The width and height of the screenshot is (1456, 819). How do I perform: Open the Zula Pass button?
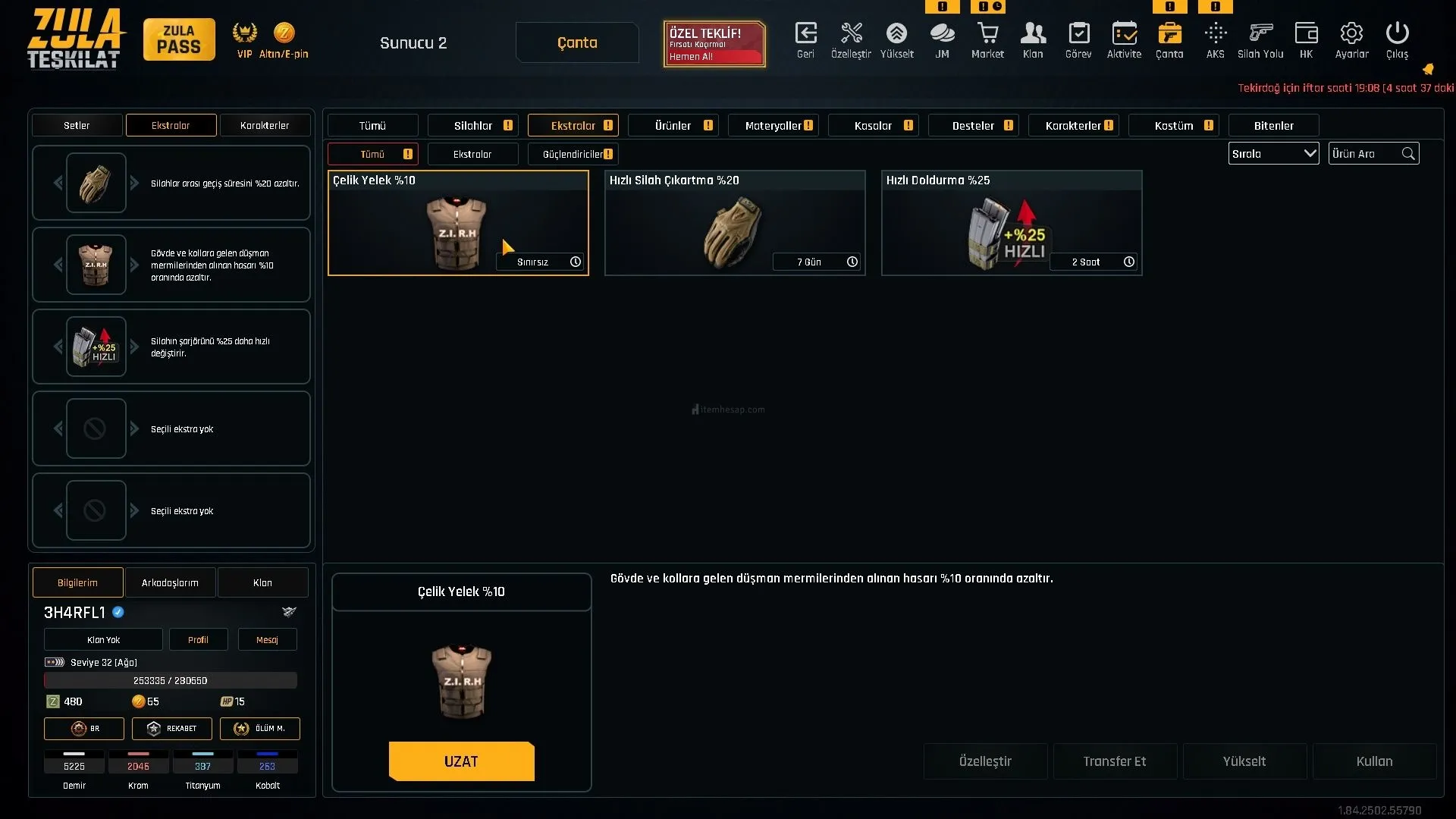[179, 40]
